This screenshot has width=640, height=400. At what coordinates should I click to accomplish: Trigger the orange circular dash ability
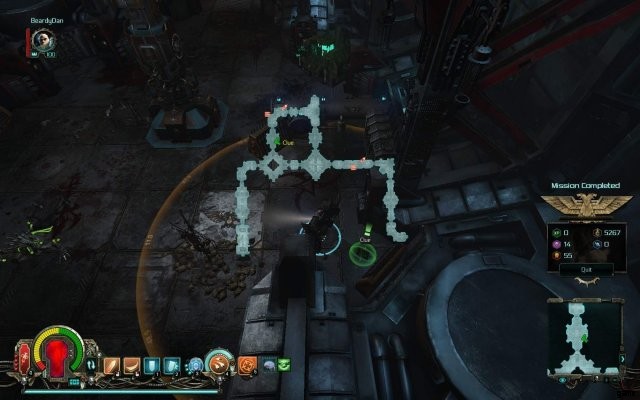[x=220, y=365]
